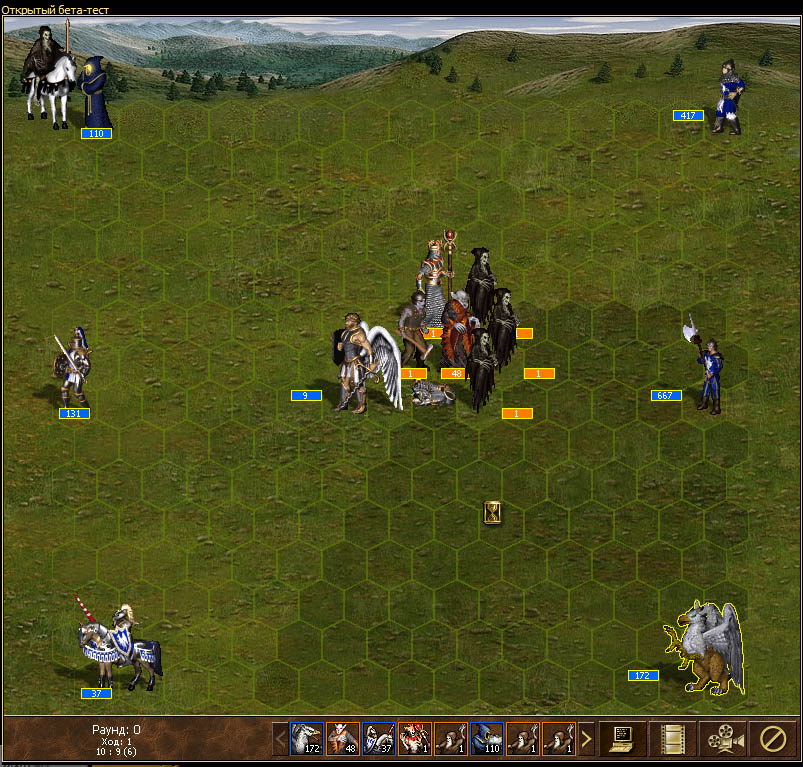Click the movie camera button

tap(722, 739)
